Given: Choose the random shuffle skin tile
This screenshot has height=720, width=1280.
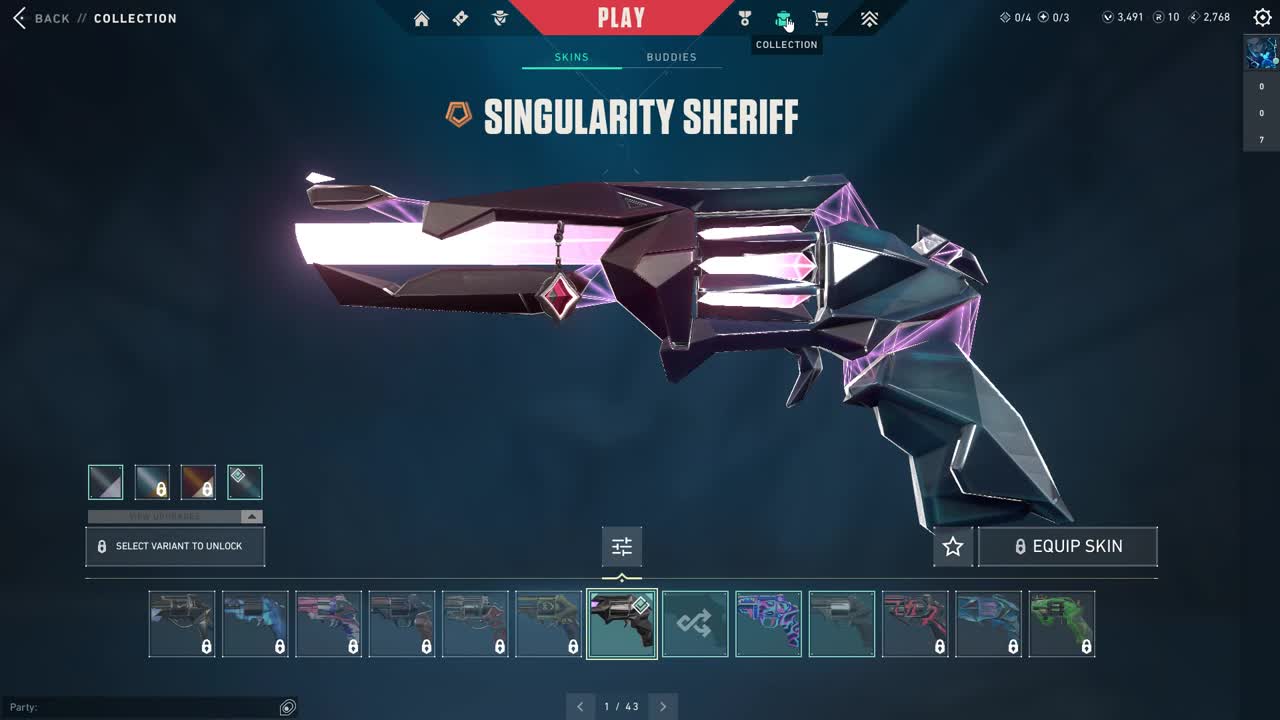Looking at the screenshot, I should point(695,624).
